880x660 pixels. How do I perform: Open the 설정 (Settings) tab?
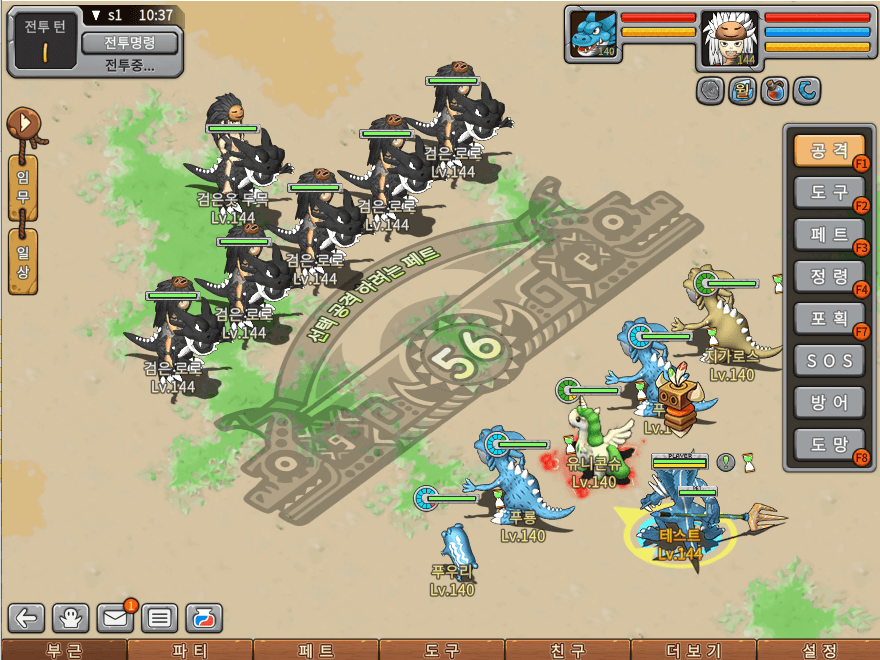point(819,650)
